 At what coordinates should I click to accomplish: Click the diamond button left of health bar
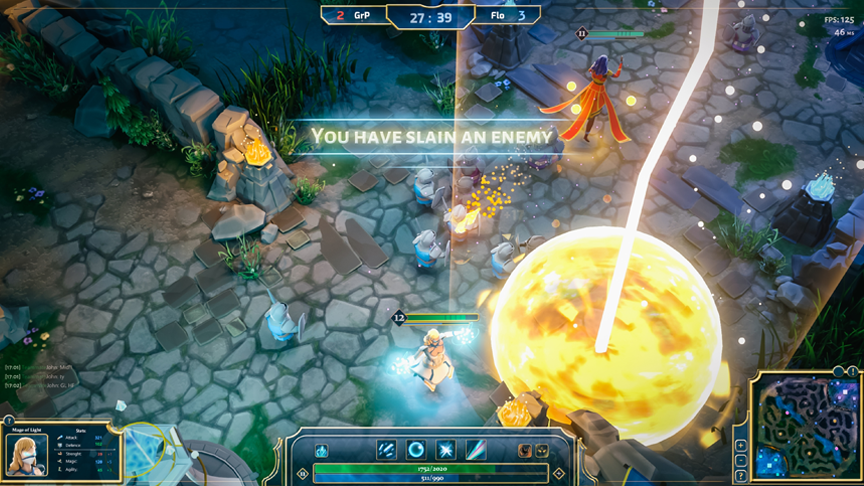tap(302, 474)
